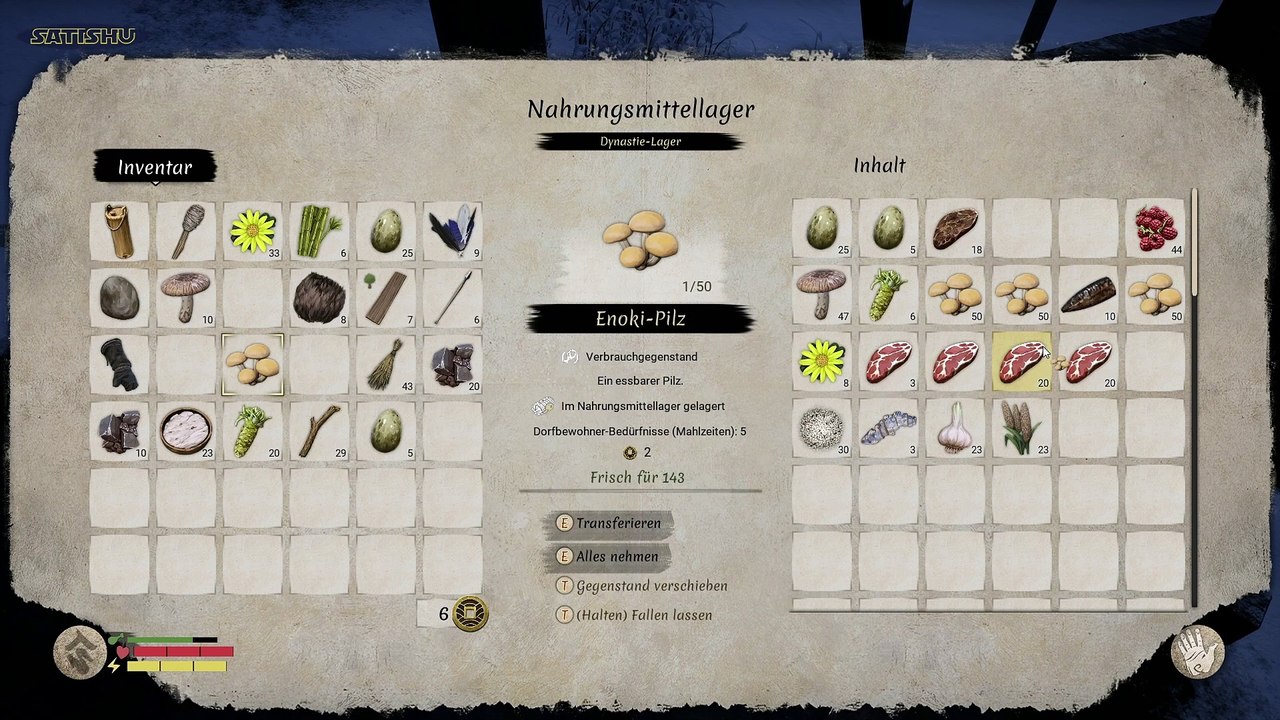The width and height of the screenshot is (1280, 720).
Task: Select the grey stone in the inventory
Action: [119, 297]
